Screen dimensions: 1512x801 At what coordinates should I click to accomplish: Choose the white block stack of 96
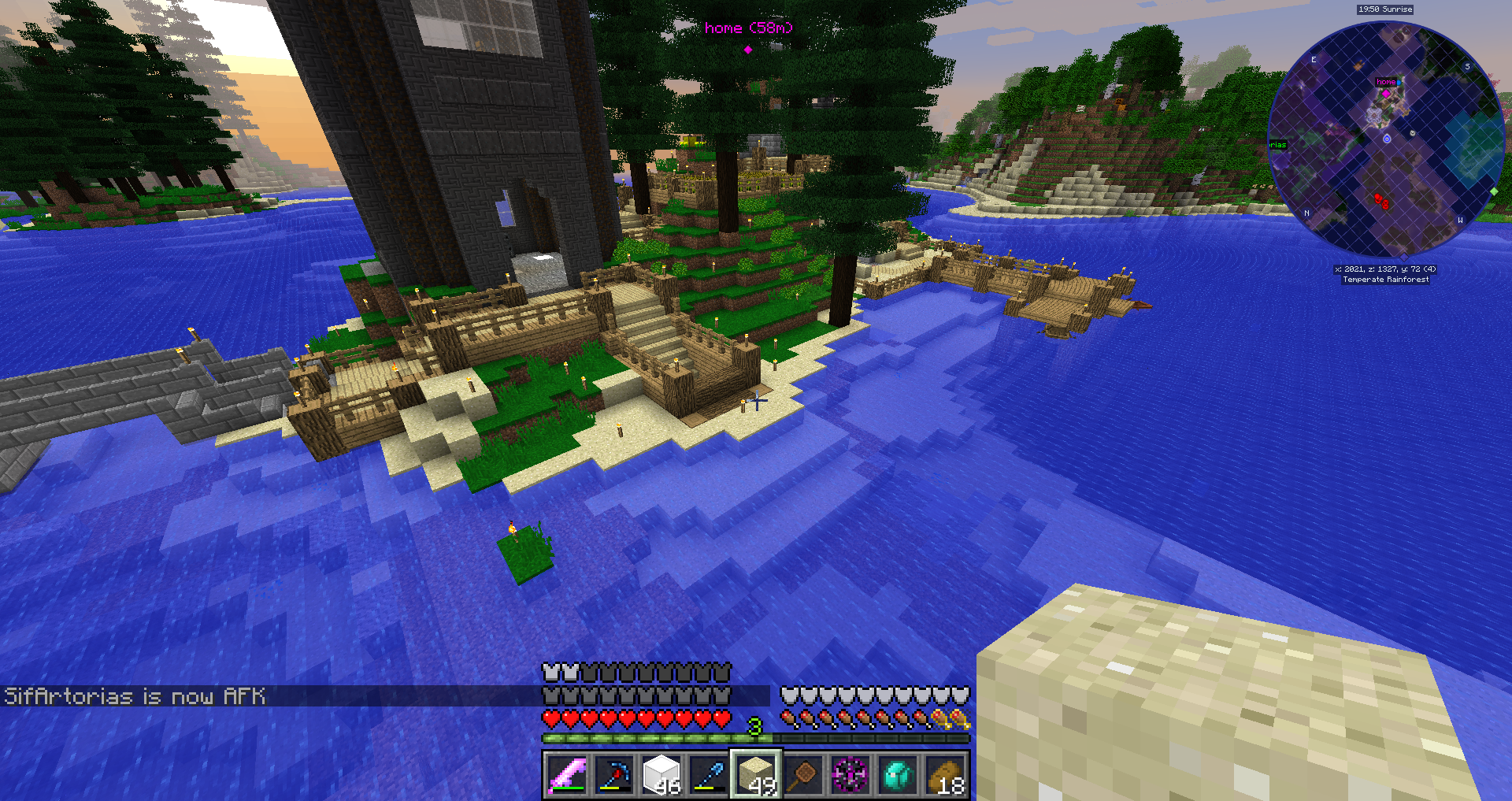661,775
